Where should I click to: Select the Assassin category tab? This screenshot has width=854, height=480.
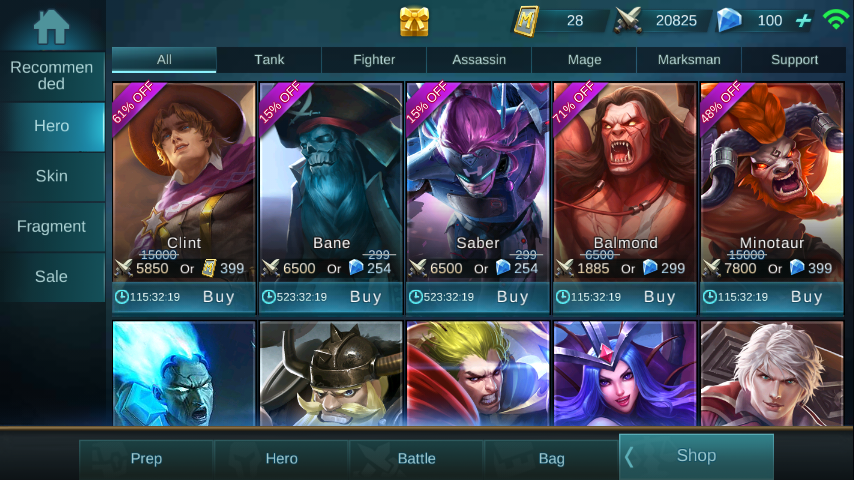point(479,60)
